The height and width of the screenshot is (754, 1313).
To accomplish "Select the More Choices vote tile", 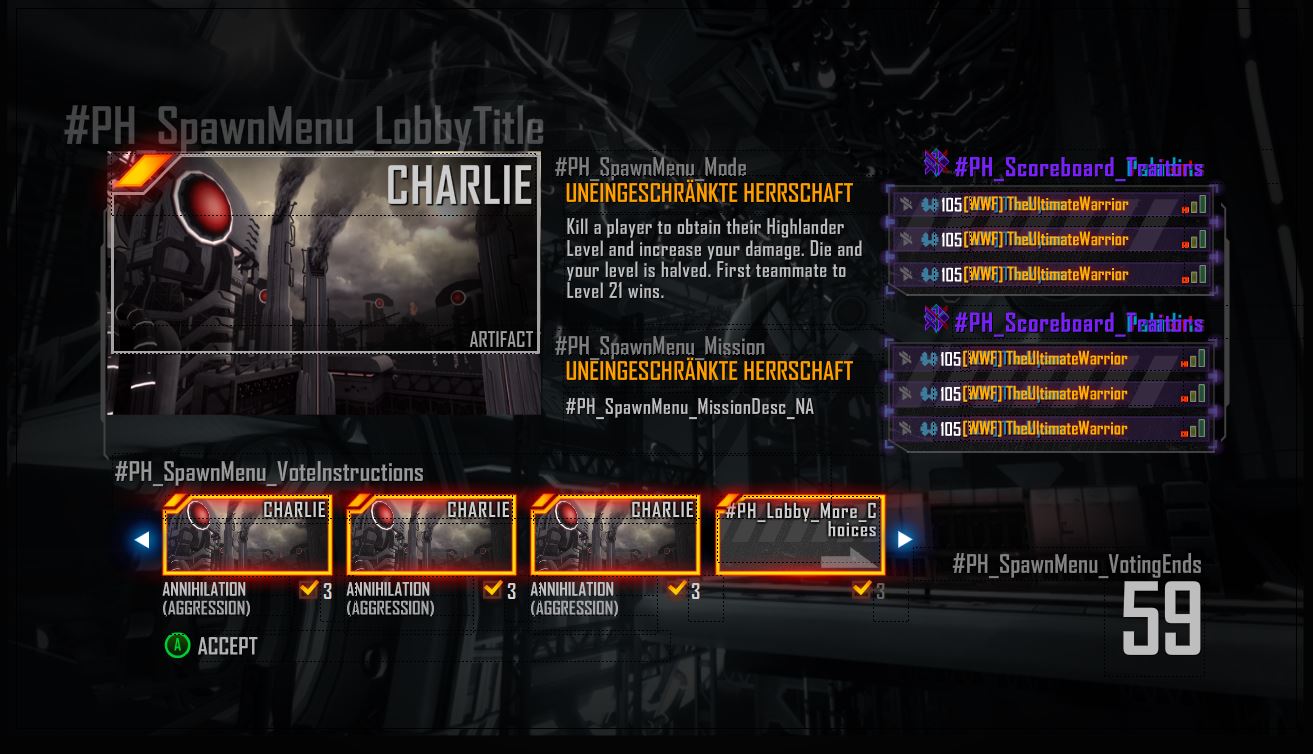I will click(x=800, y=535).
